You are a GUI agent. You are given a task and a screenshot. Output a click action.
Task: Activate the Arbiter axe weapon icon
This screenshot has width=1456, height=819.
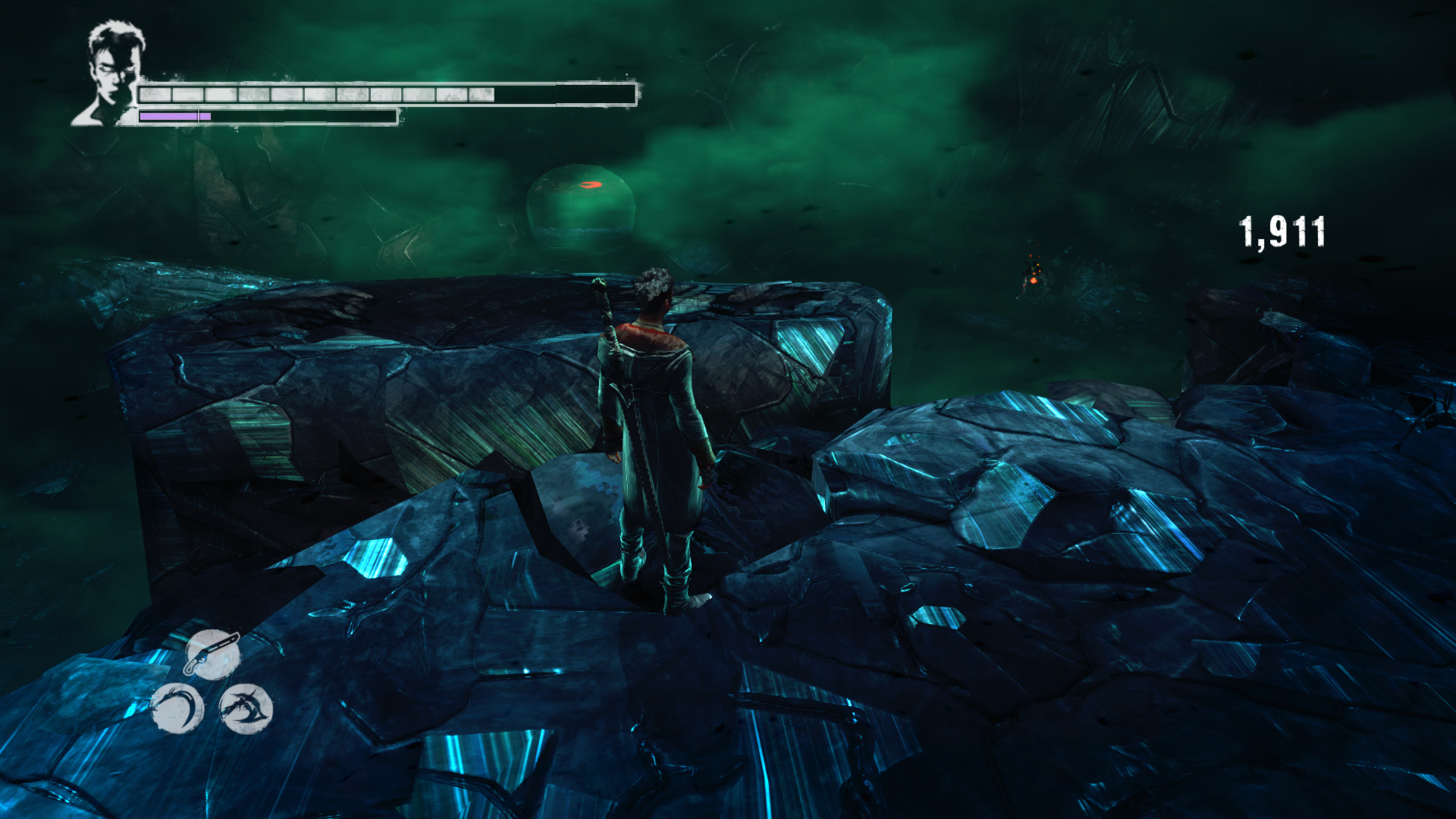click(245, 709)
